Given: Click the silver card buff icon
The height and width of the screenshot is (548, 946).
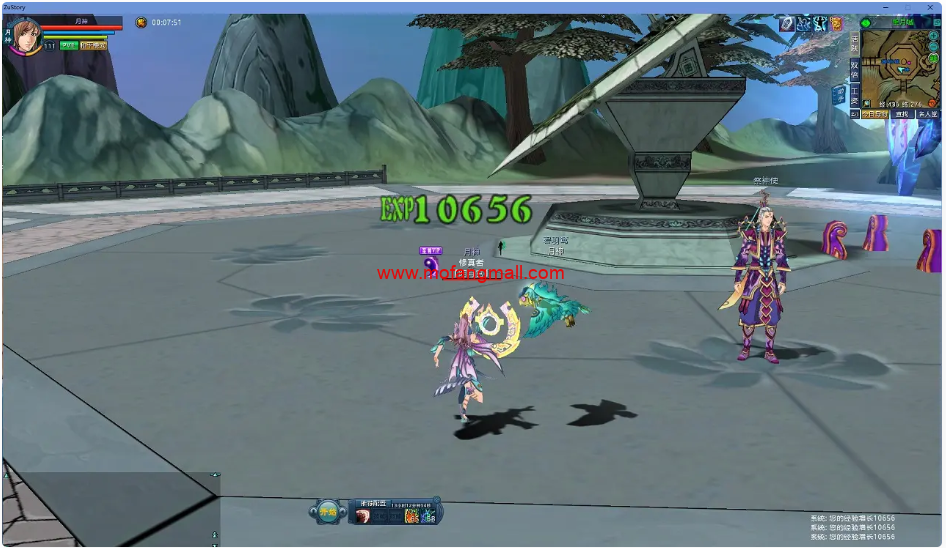Looking at the screenshot, I should pyautogui.click(x=787, y=23).
